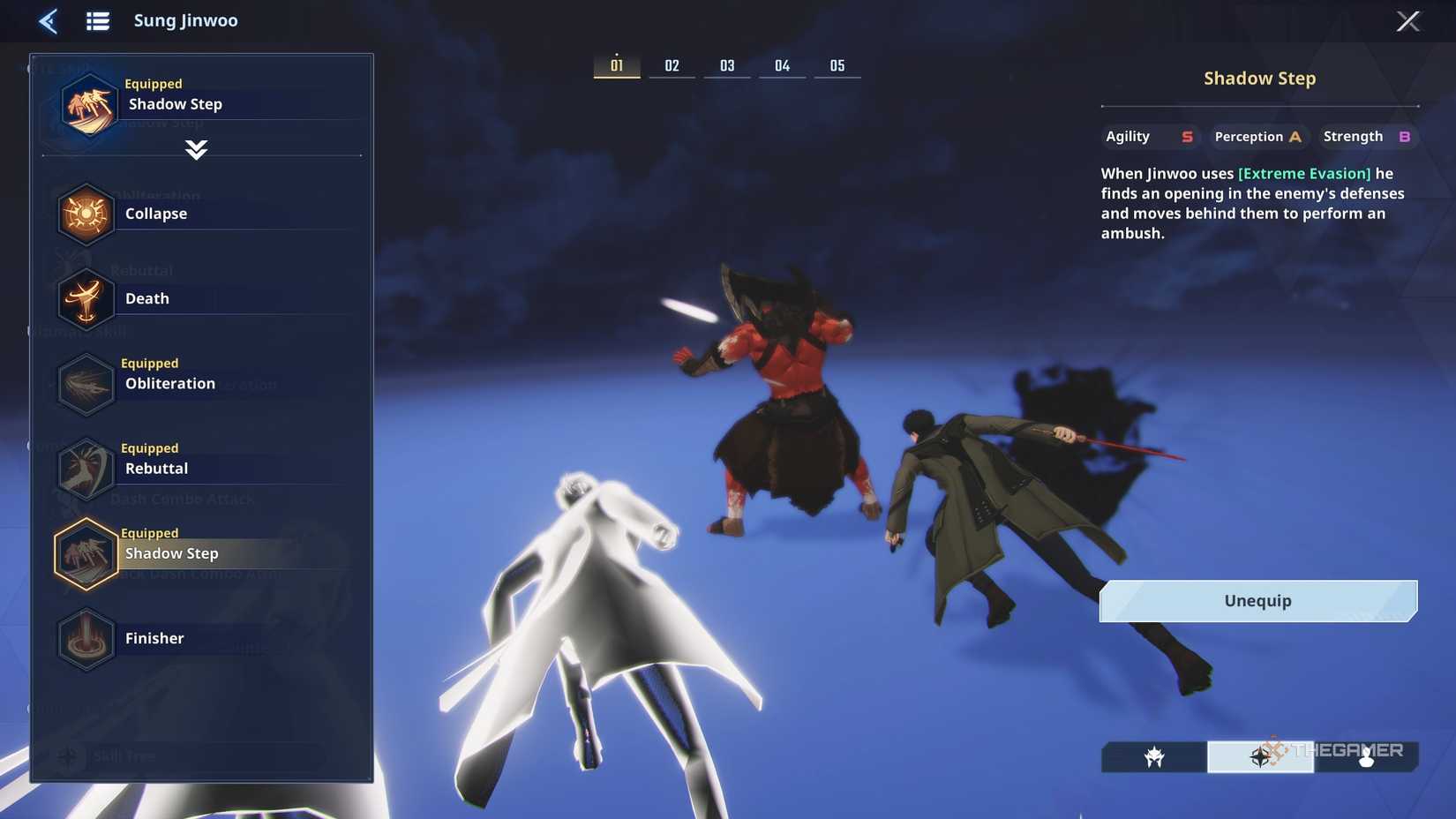
Task: Select the Perception A stat badge
Action: (x=1257, y=136)
